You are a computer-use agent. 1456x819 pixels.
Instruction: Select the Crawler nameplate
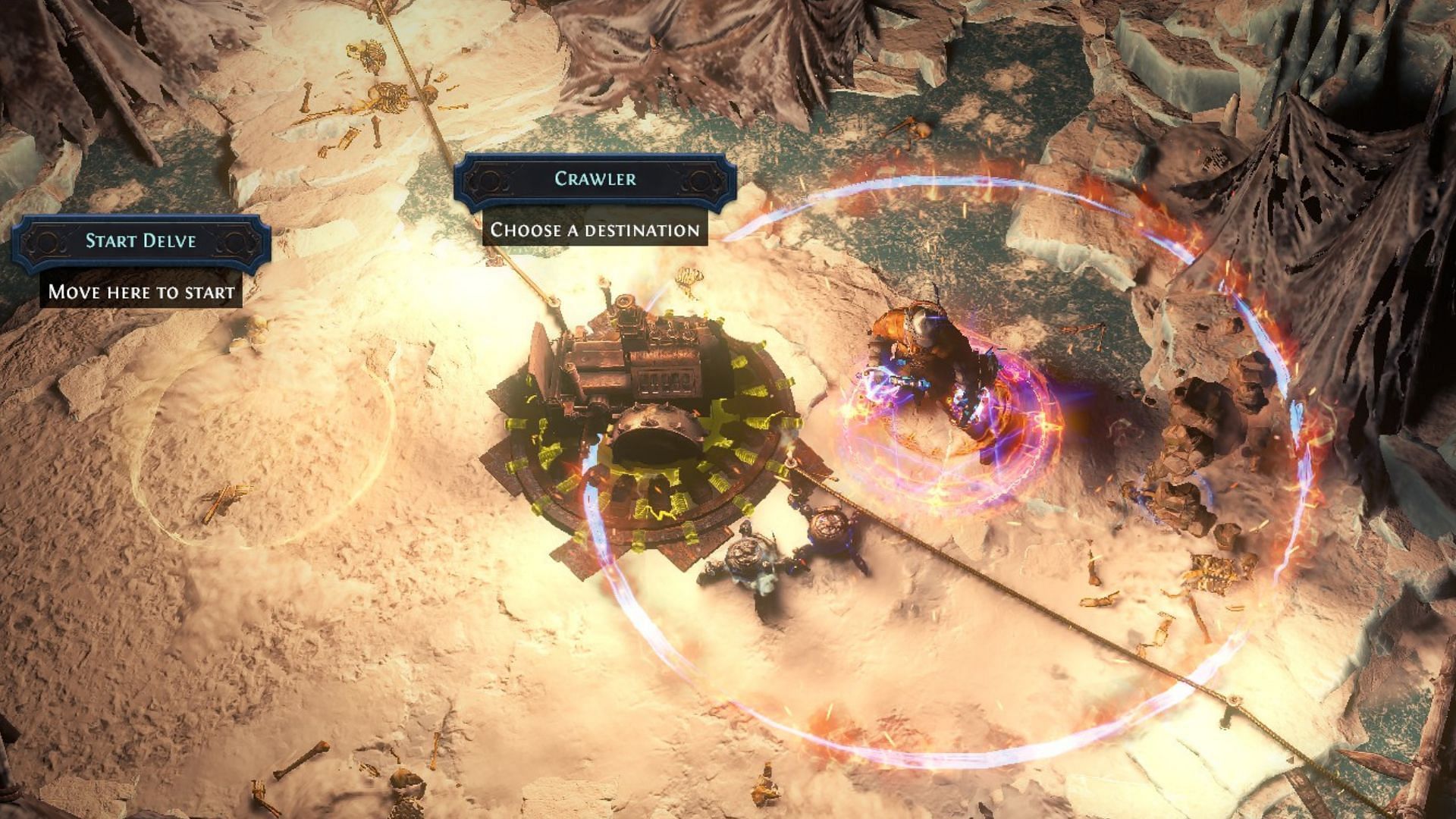[595, 180]
